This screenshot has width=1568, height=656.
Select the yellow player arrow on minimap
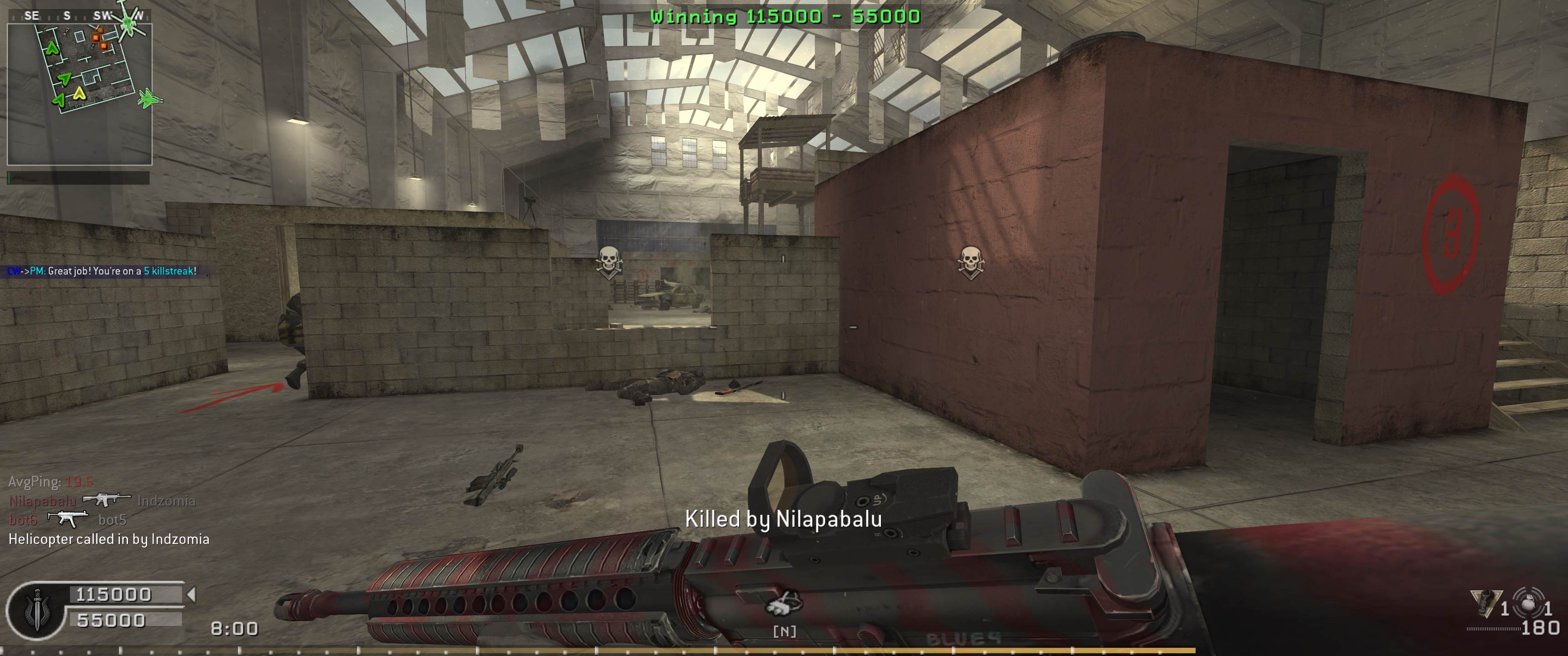[79, 93]
